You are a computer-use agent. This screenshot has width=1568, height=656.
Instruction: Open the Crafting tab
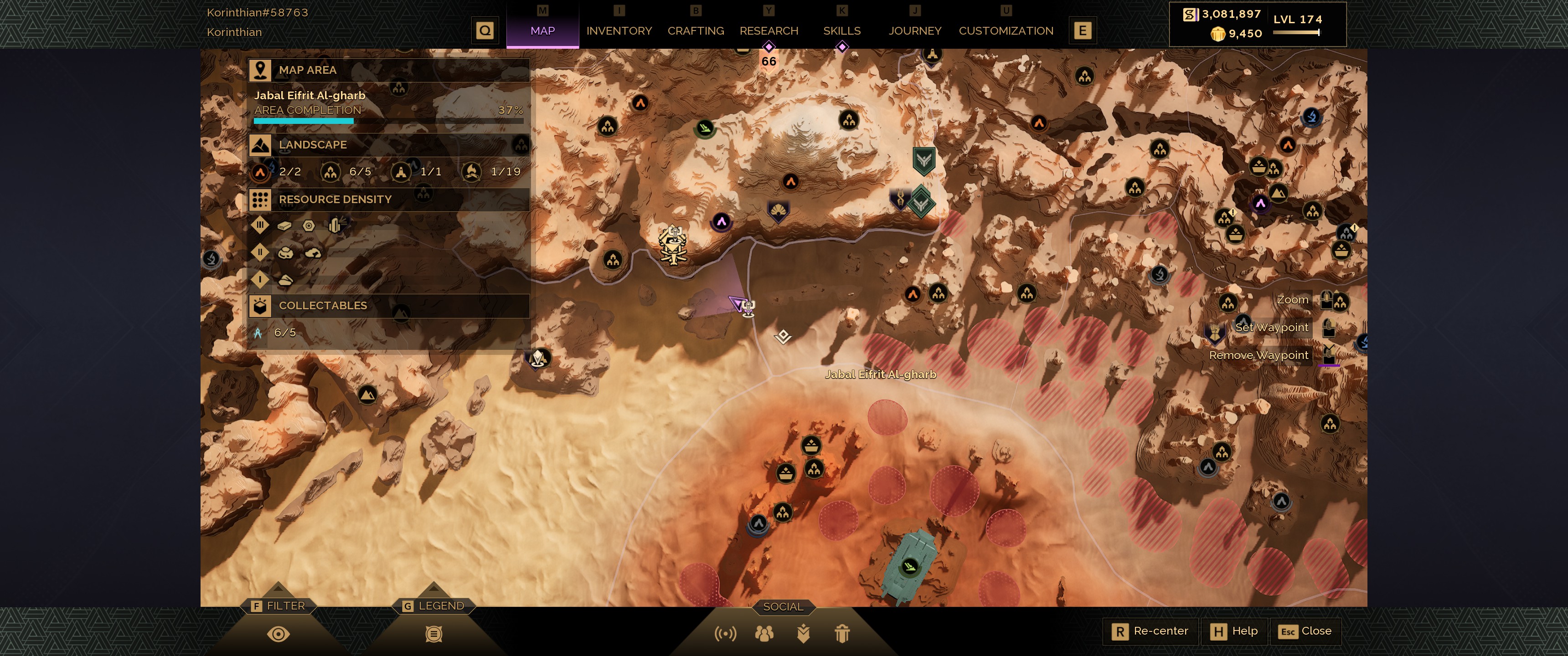pyautogui.click(x=695, y=31)
